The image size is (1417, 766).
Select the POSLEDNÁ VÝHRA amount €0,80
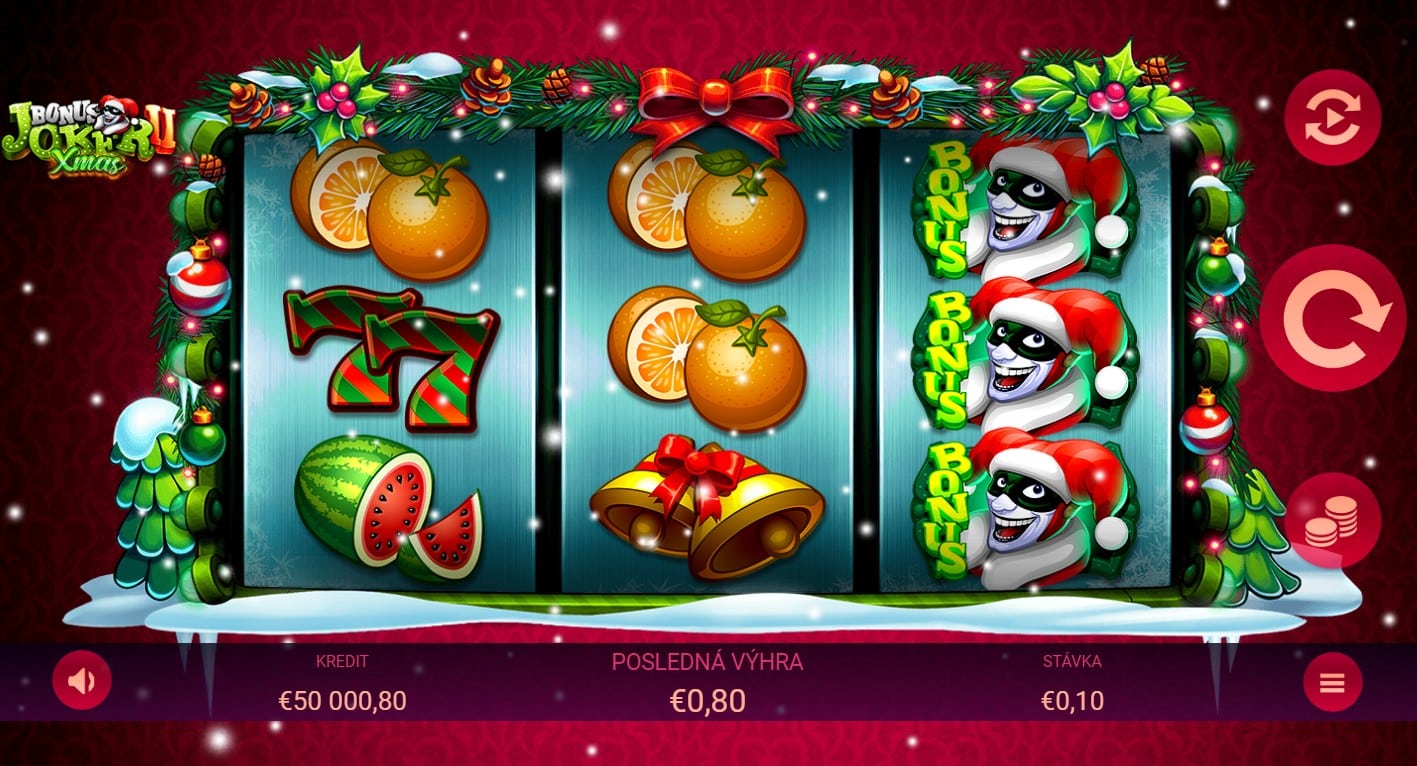(x=709, y=699)
